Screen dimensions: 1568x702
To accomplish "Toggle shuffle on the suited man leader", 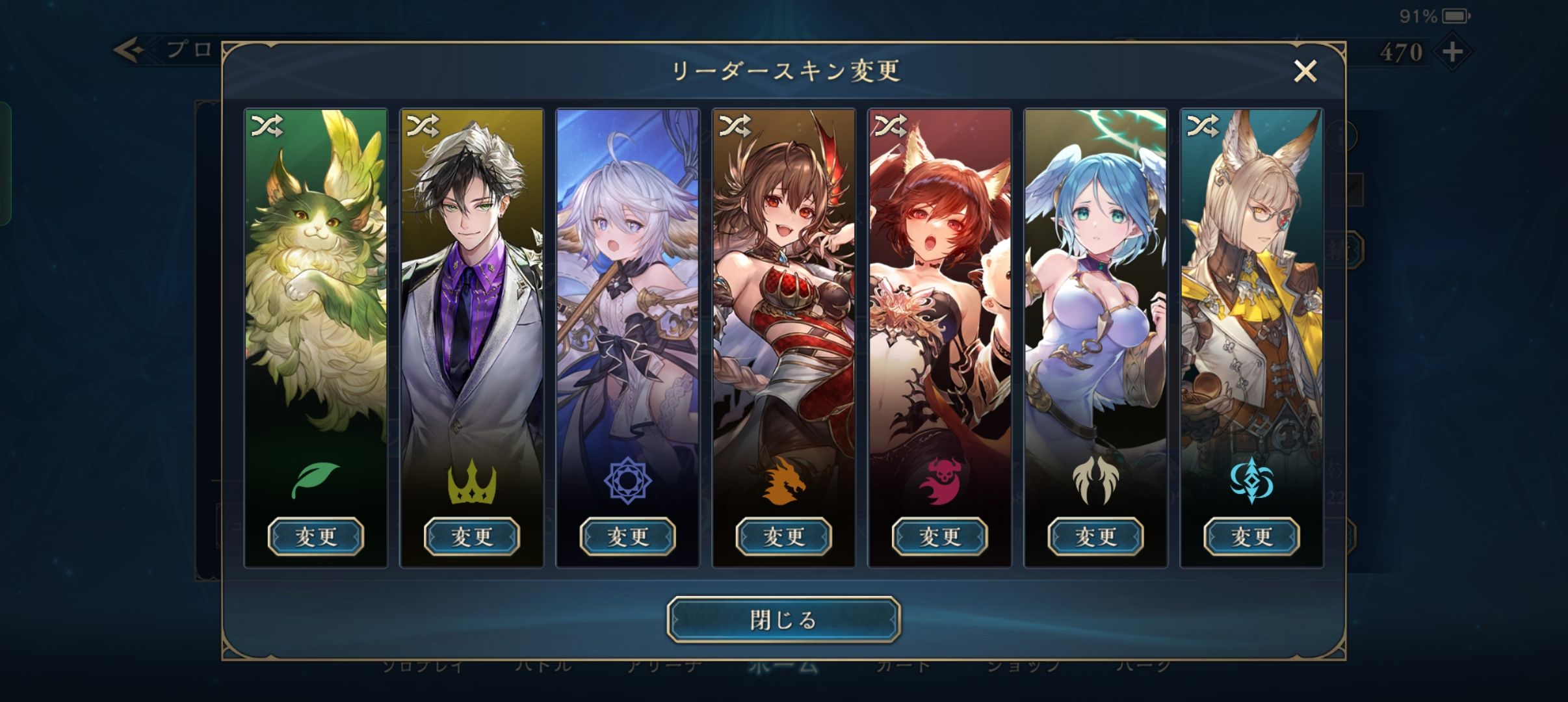I will click(423, 125).
